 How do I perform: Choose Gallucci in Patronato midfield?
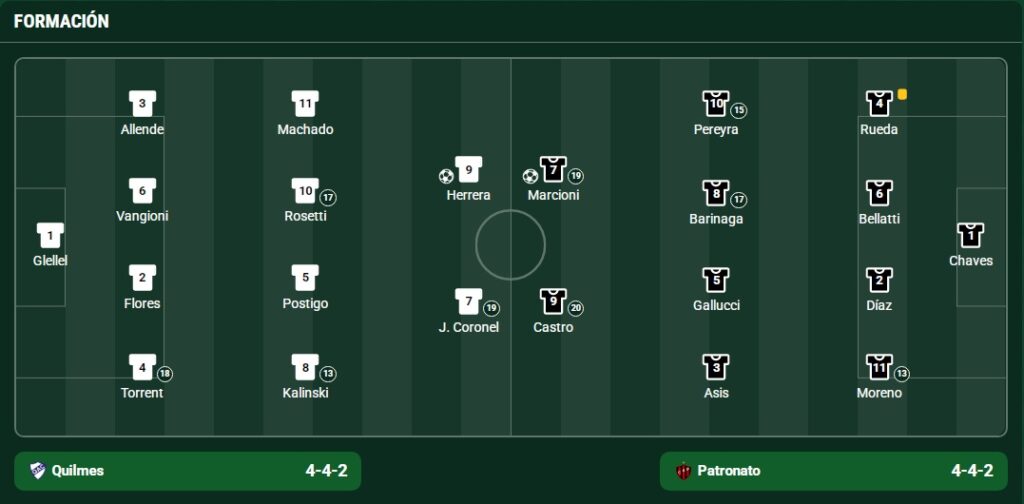point(716,280)
